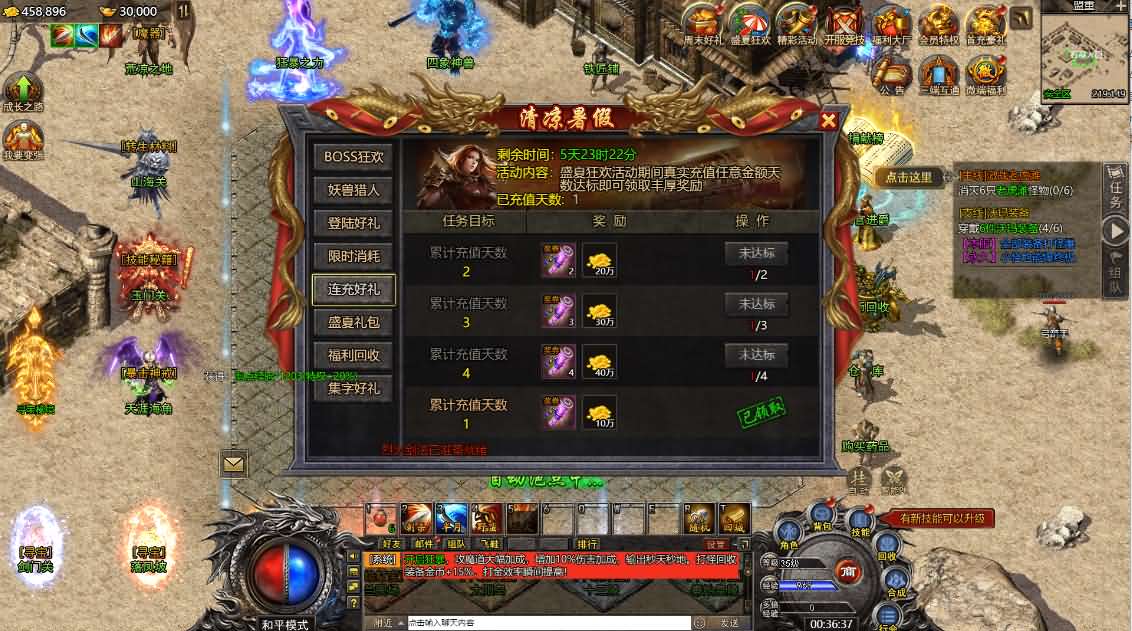Open the 开服竞技 crossed swords icon
1132x631 pixels.
pos(843,24)
